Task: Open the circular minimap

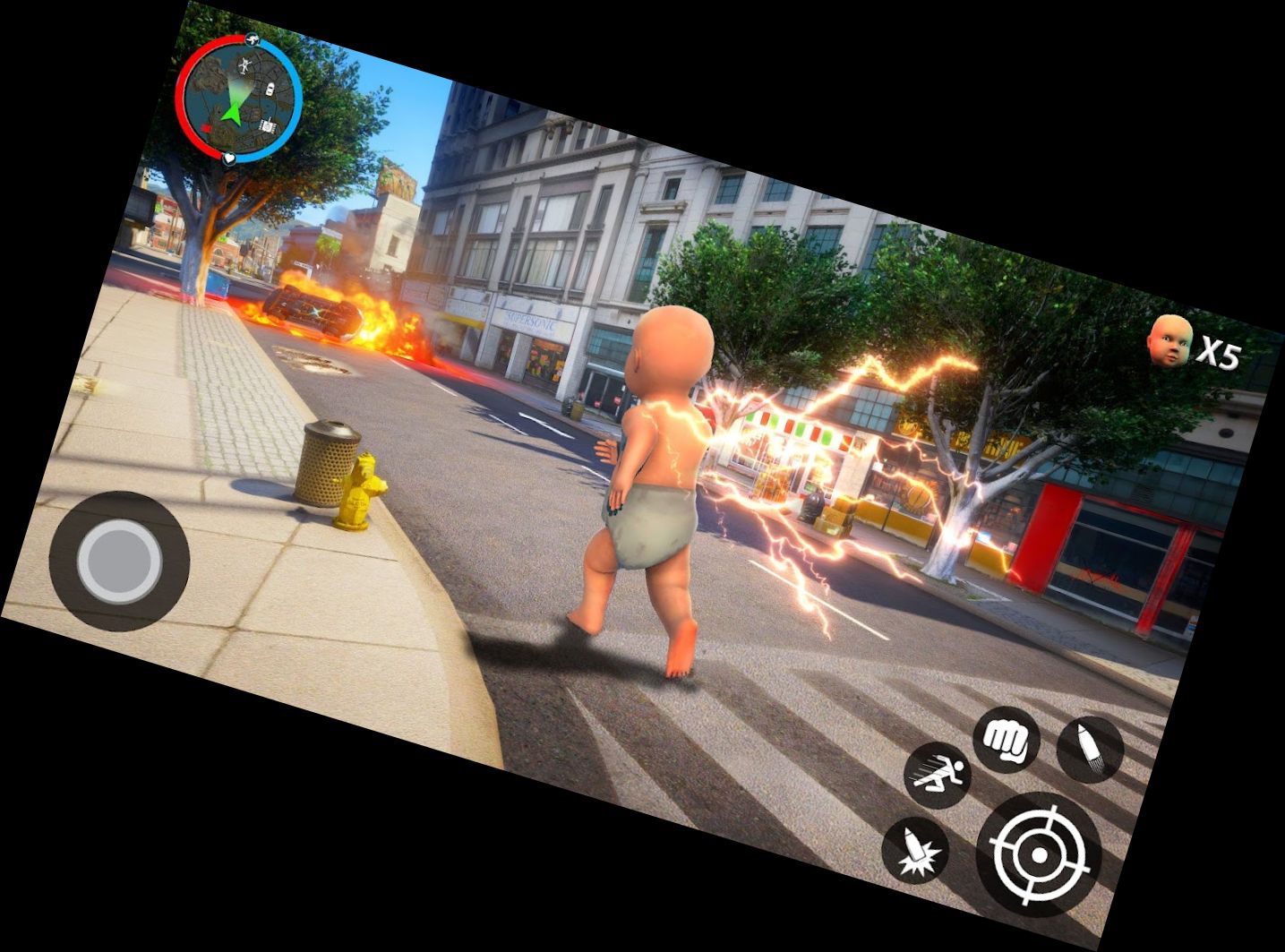Action: (x=238, y=99)
